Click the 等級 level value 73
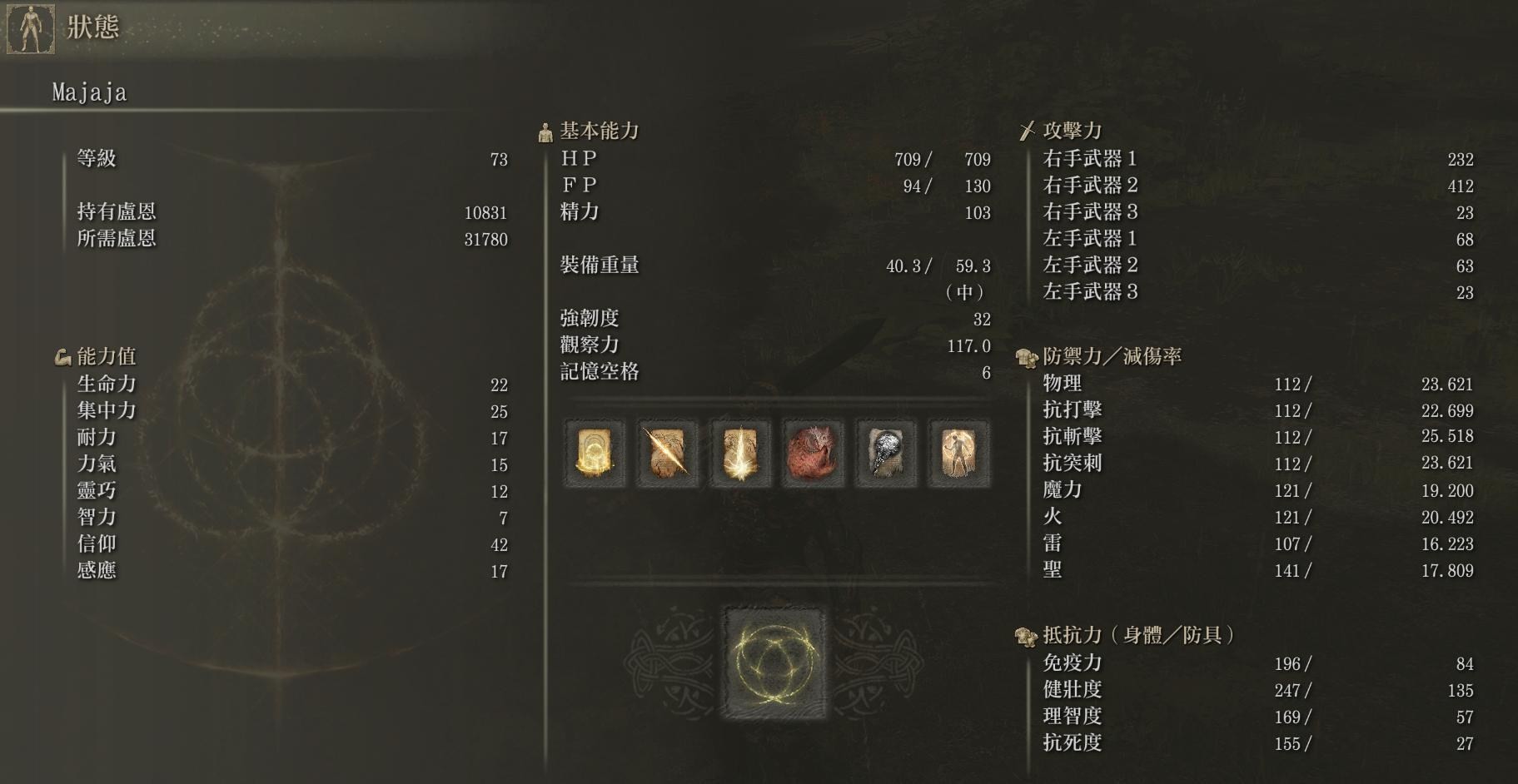1518x784 pixels. (x=500, y=160)
